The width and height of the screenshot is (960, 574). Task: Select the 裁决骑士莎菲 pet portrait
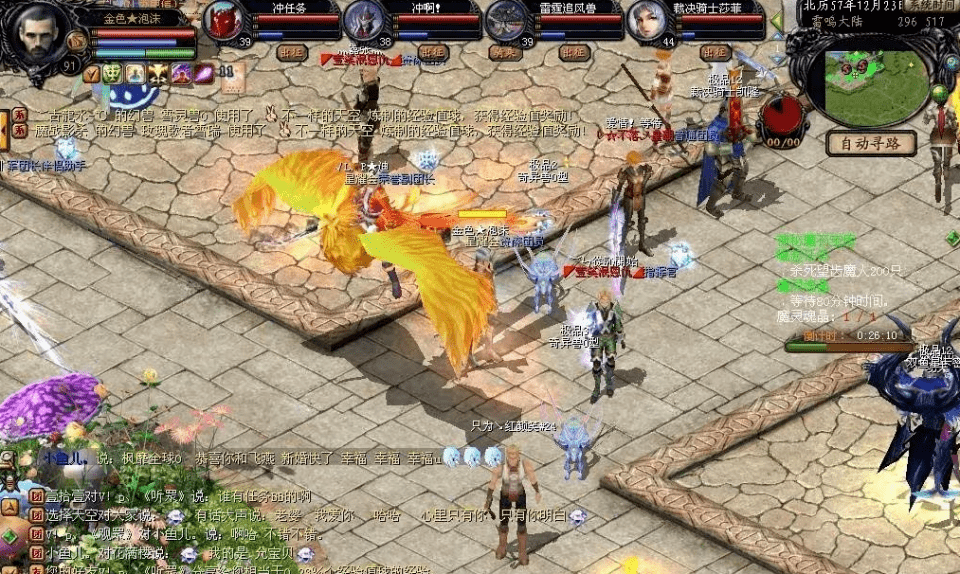click(x=647, y=20)
